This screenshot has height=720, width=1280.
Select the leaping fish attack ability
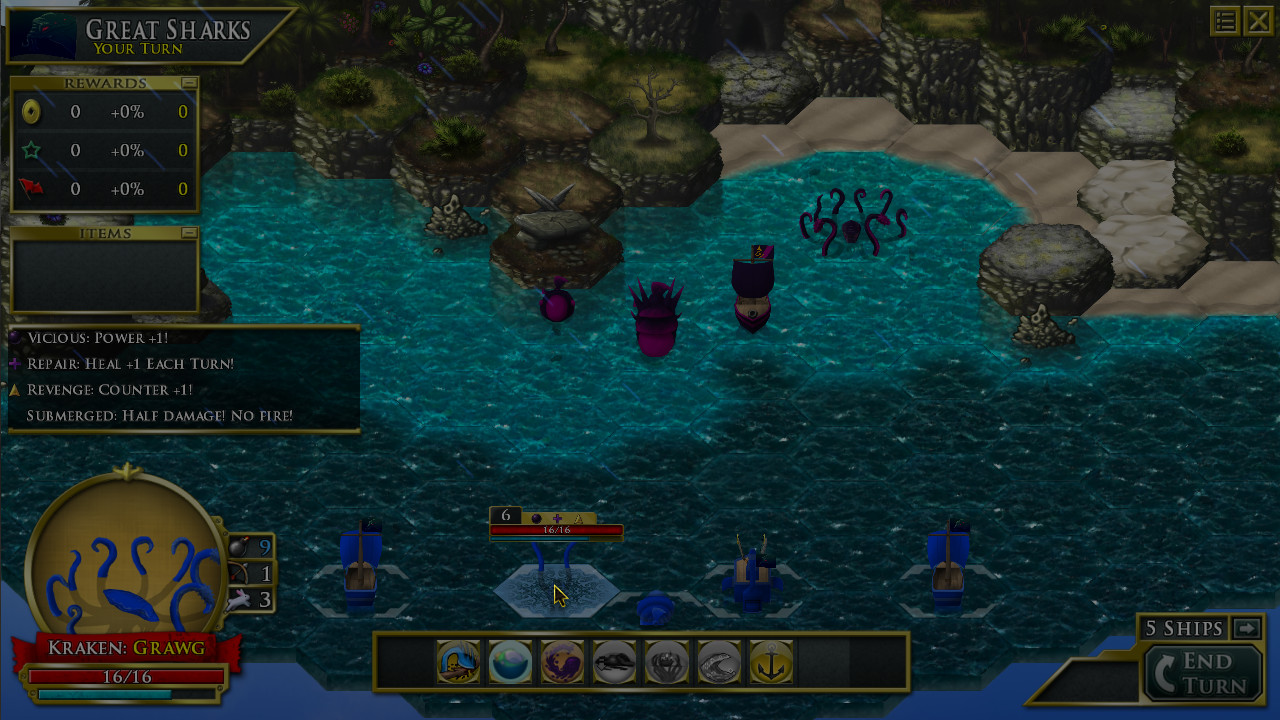pos(457,662)
